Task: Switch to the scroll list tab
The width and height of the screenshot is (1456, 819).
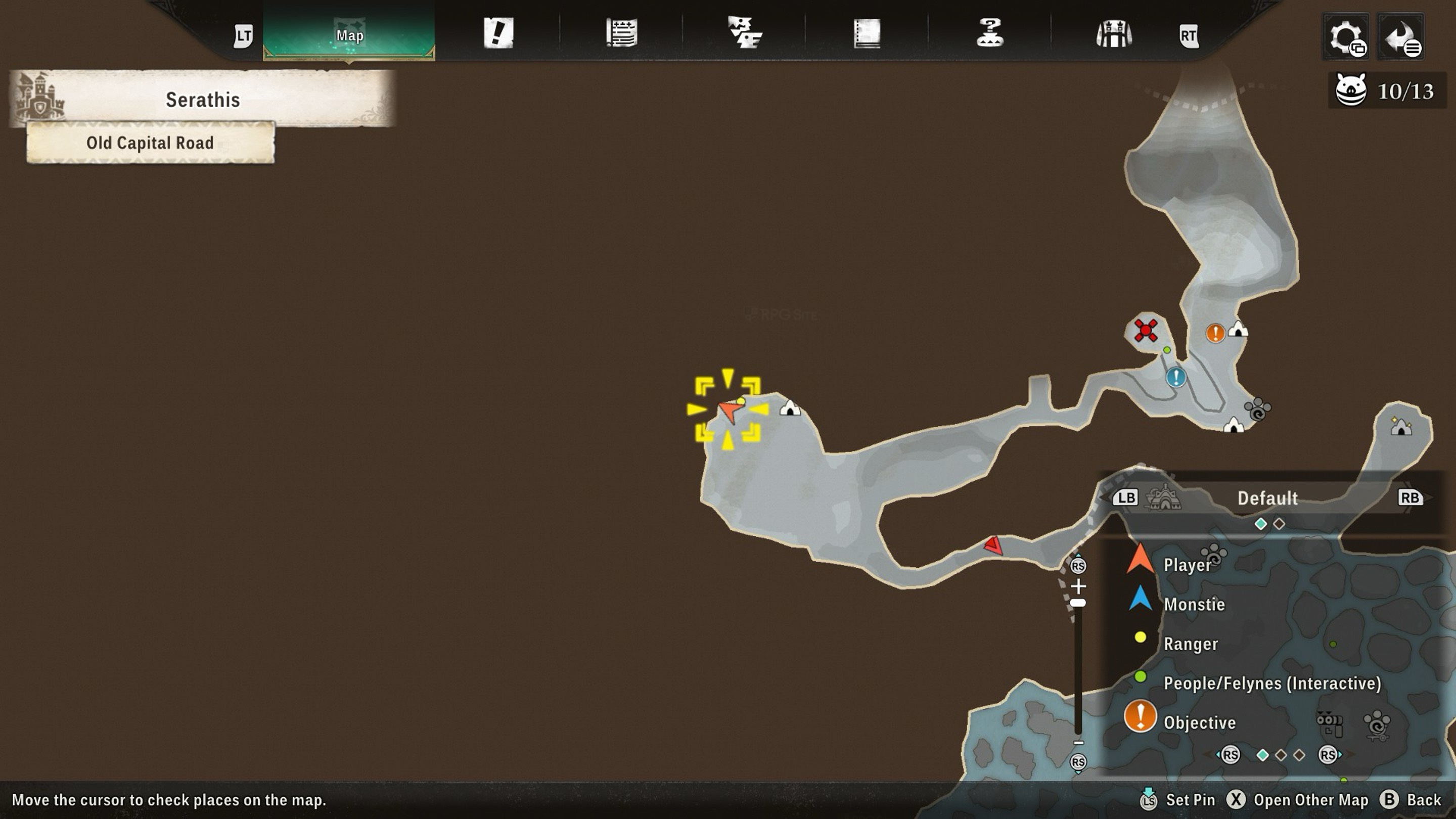Action: (621, 33)
